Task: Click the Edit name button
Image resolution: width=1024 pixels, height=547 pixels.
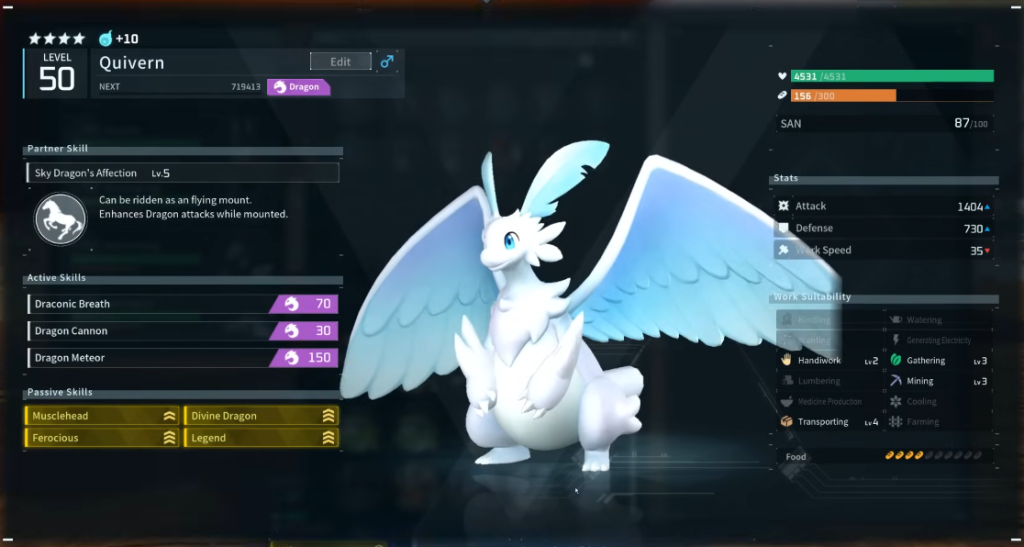Action: (340, 62)
